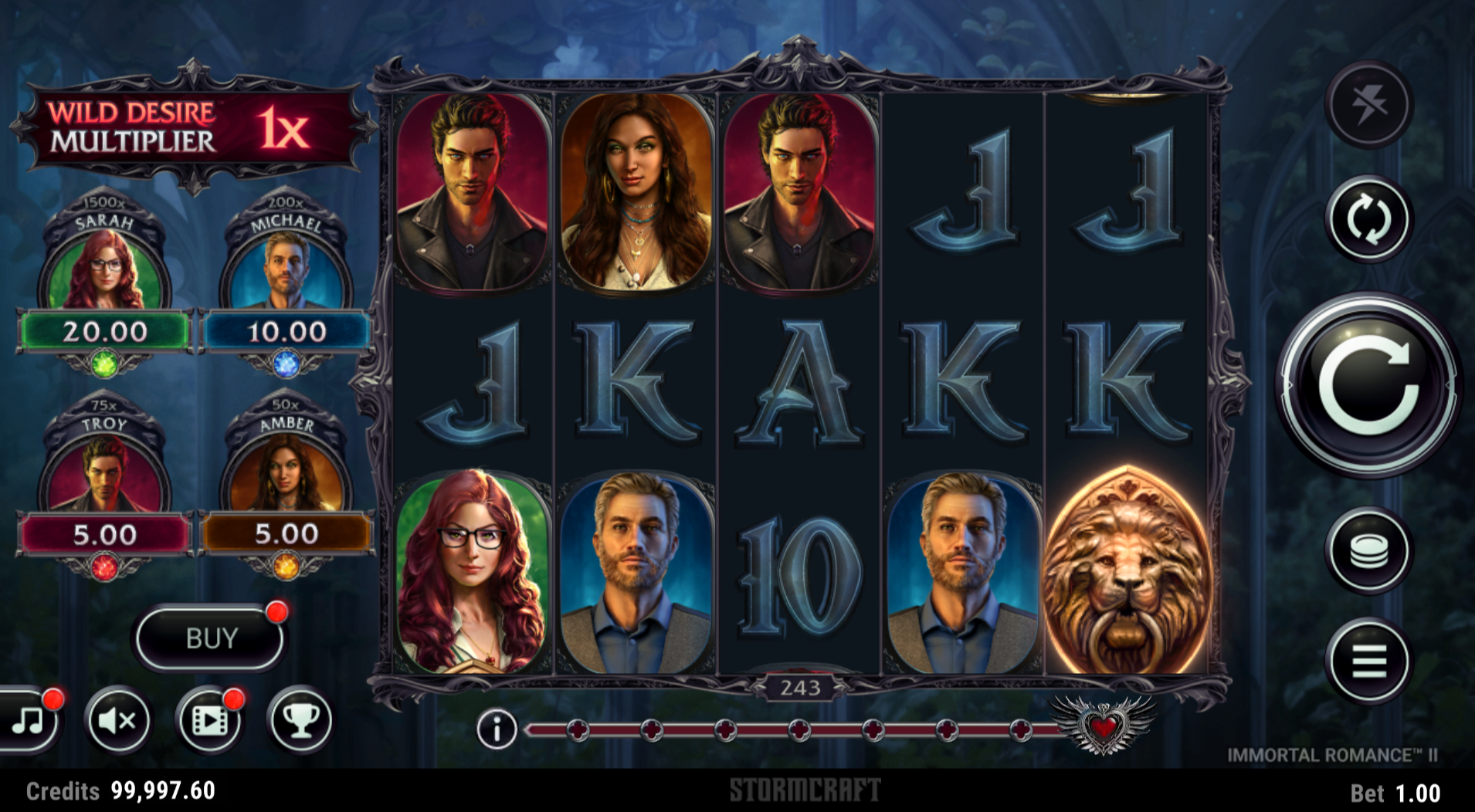Open the music note soundtrack options

(29, 721)
